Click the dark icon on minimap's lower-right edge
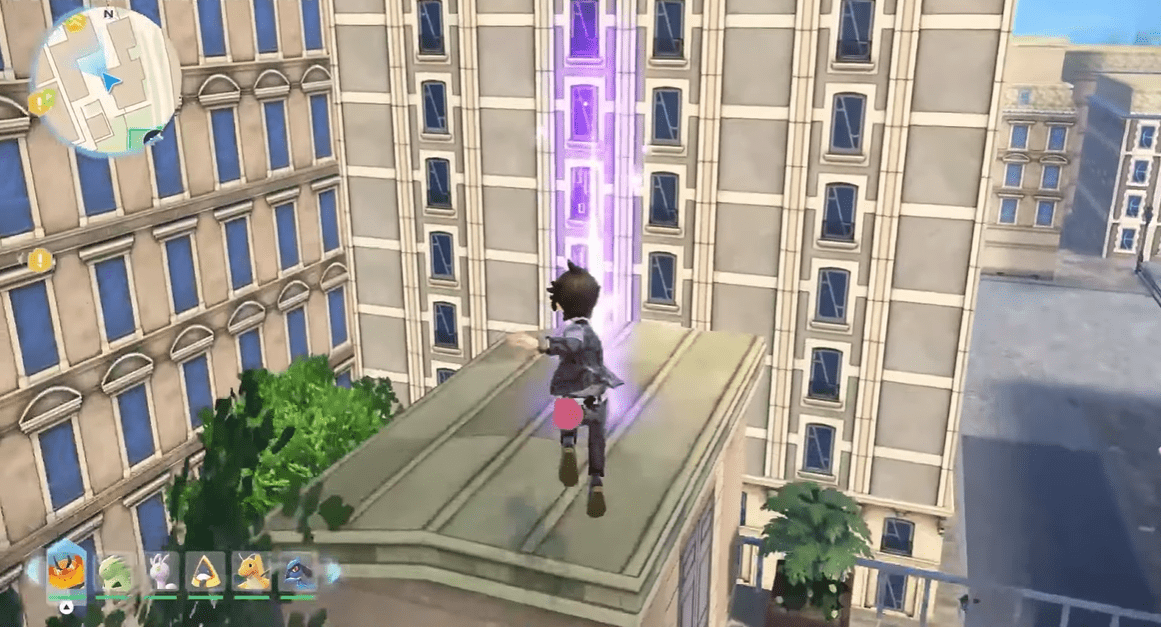The width and height of the screenshot is (1161, 627). [x=152, y=137]
